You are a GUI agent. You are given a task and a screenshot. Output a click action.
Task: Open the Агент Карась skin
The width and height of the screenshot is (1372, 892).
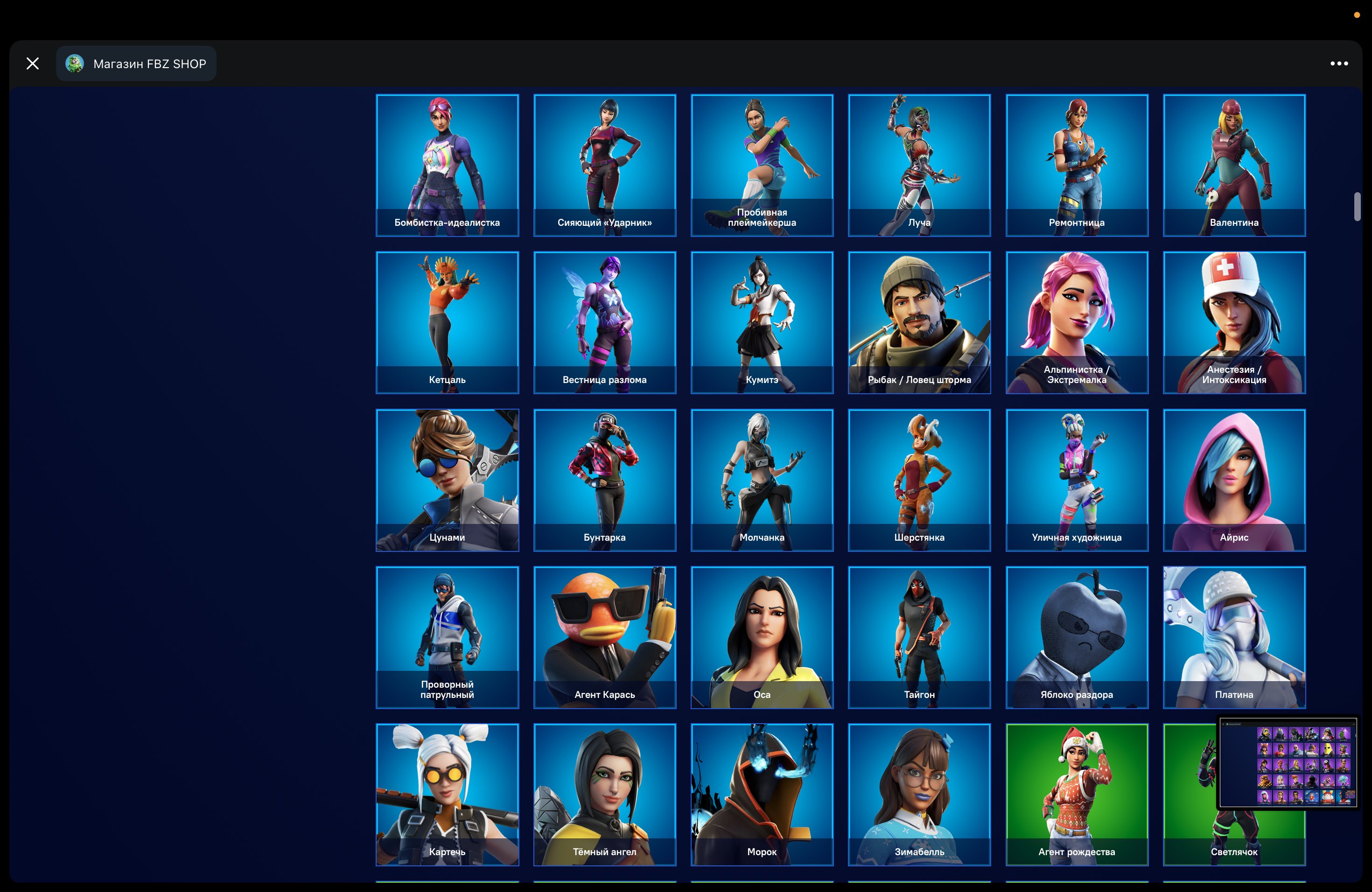point(605,637)
